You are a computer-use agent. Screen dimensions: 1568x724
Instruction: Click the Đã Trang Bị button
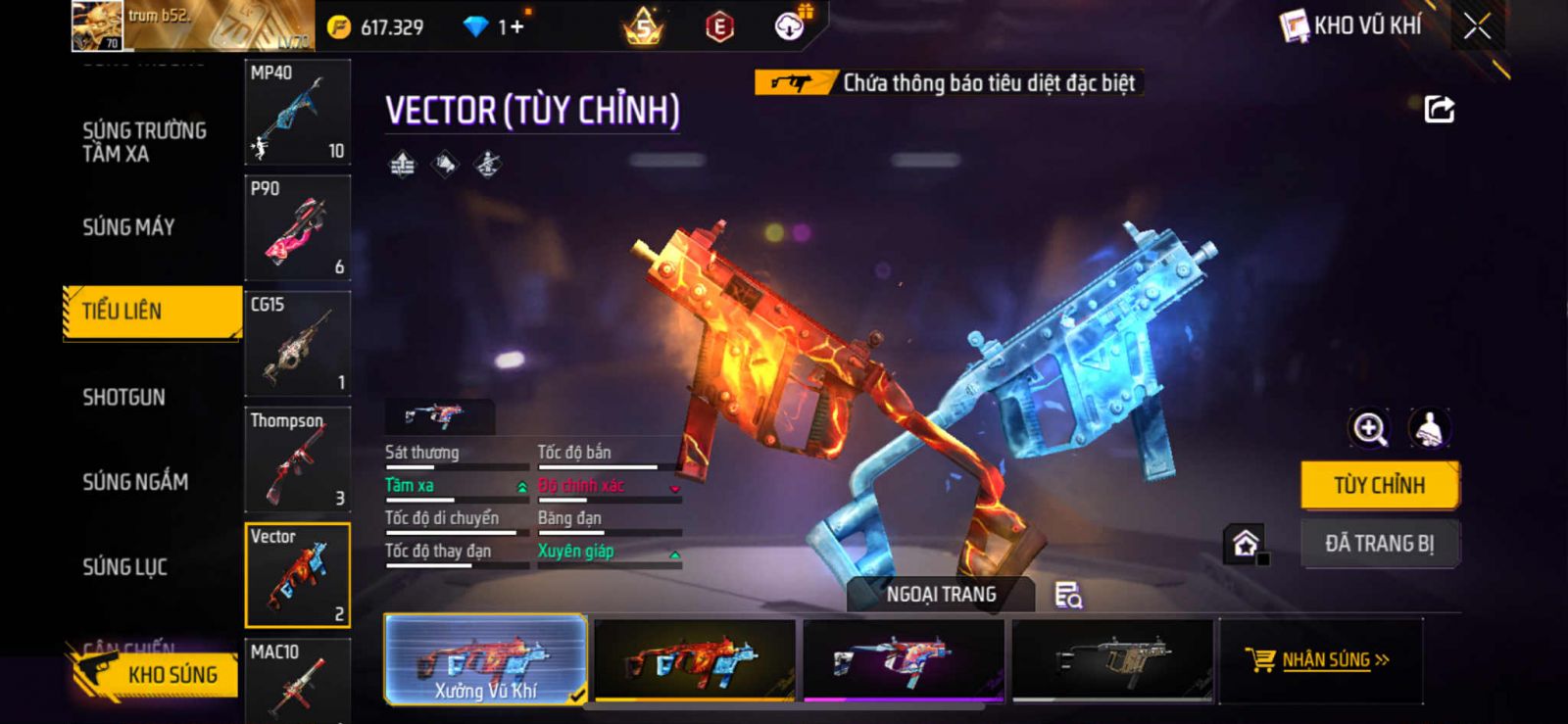[x=1379, y=543]
